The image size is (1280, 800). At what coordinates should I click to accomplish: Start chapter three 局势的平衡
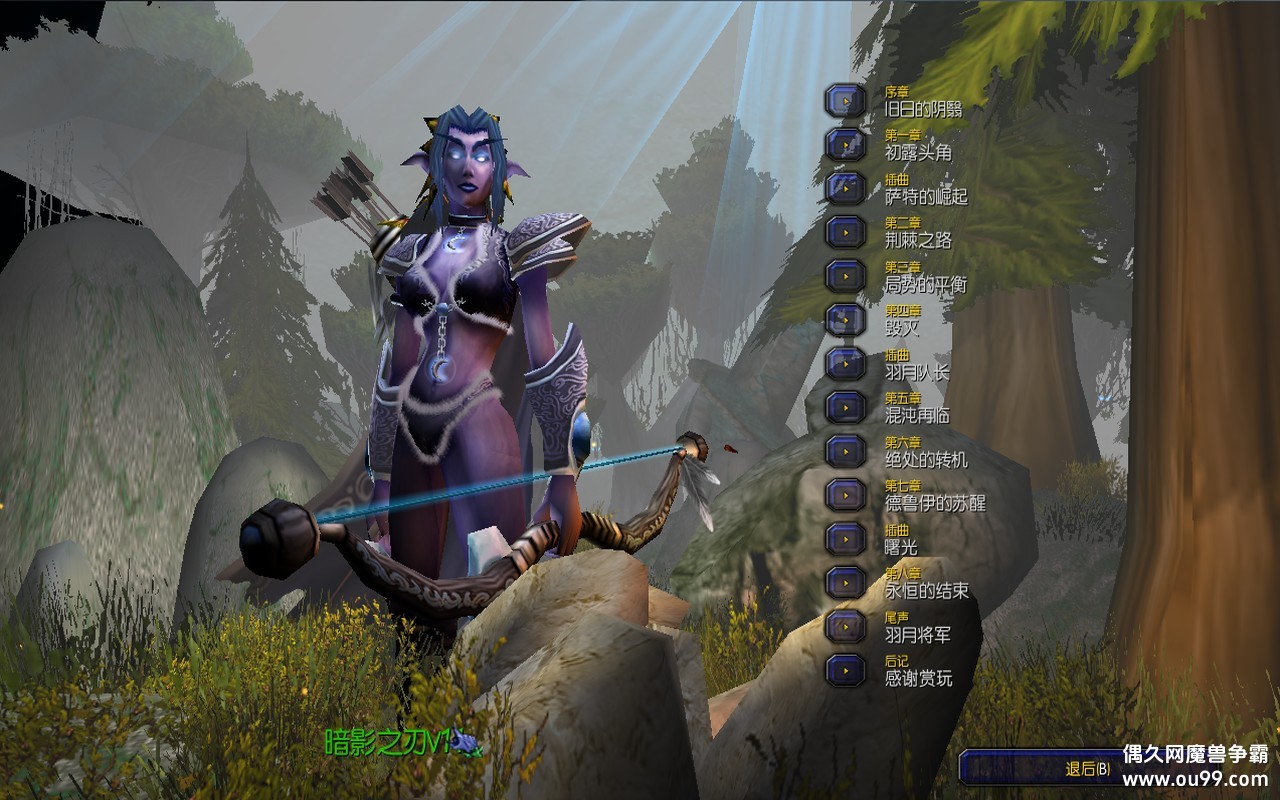point(845,276)
